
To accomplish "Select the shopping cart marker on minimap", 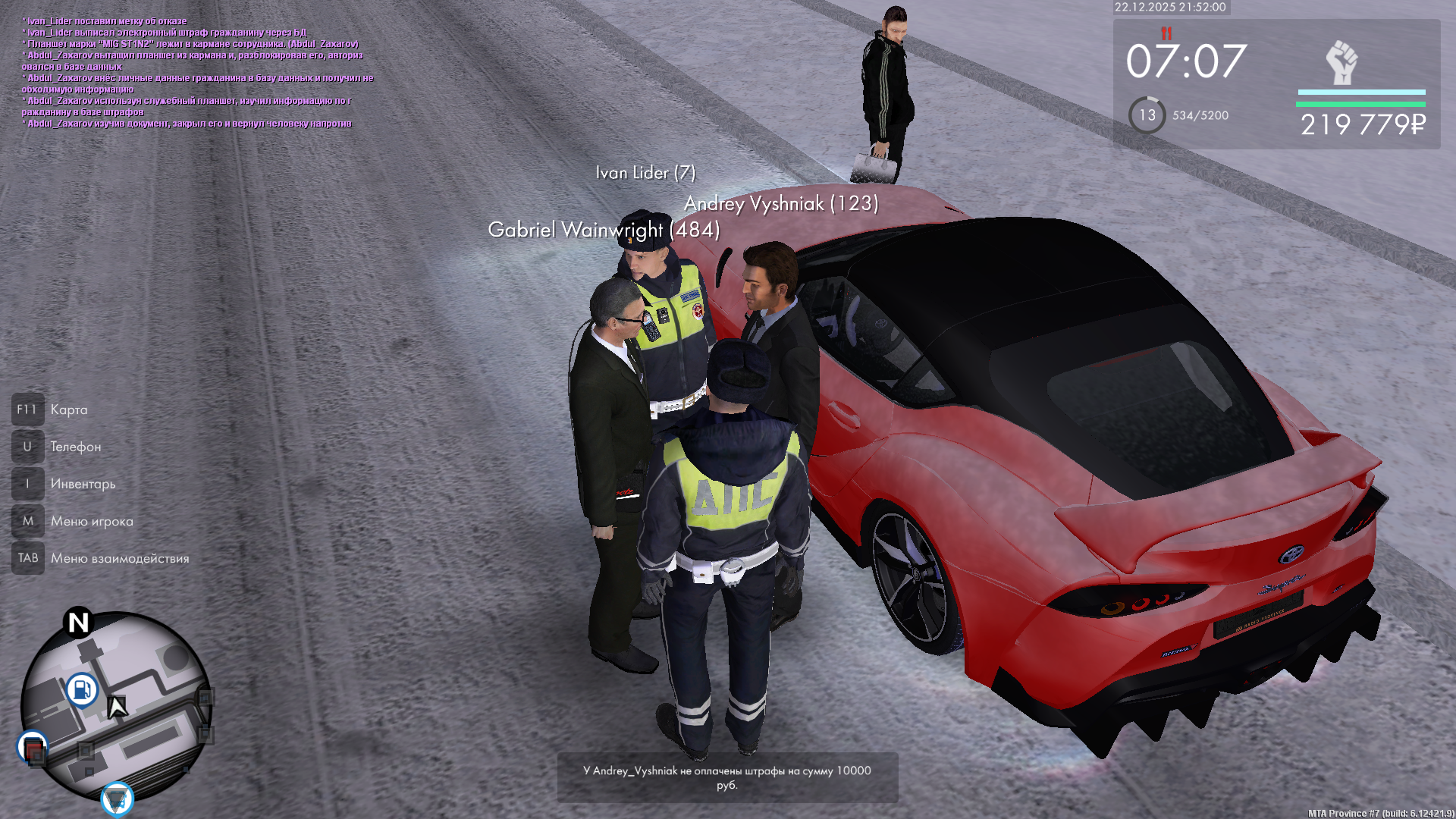I will click(x=117, y=799).
